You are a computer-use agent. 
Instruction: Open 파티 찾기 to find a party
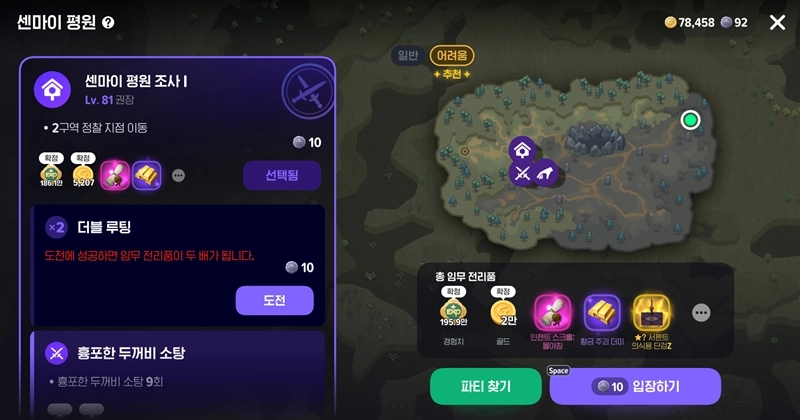coord(485,387)
